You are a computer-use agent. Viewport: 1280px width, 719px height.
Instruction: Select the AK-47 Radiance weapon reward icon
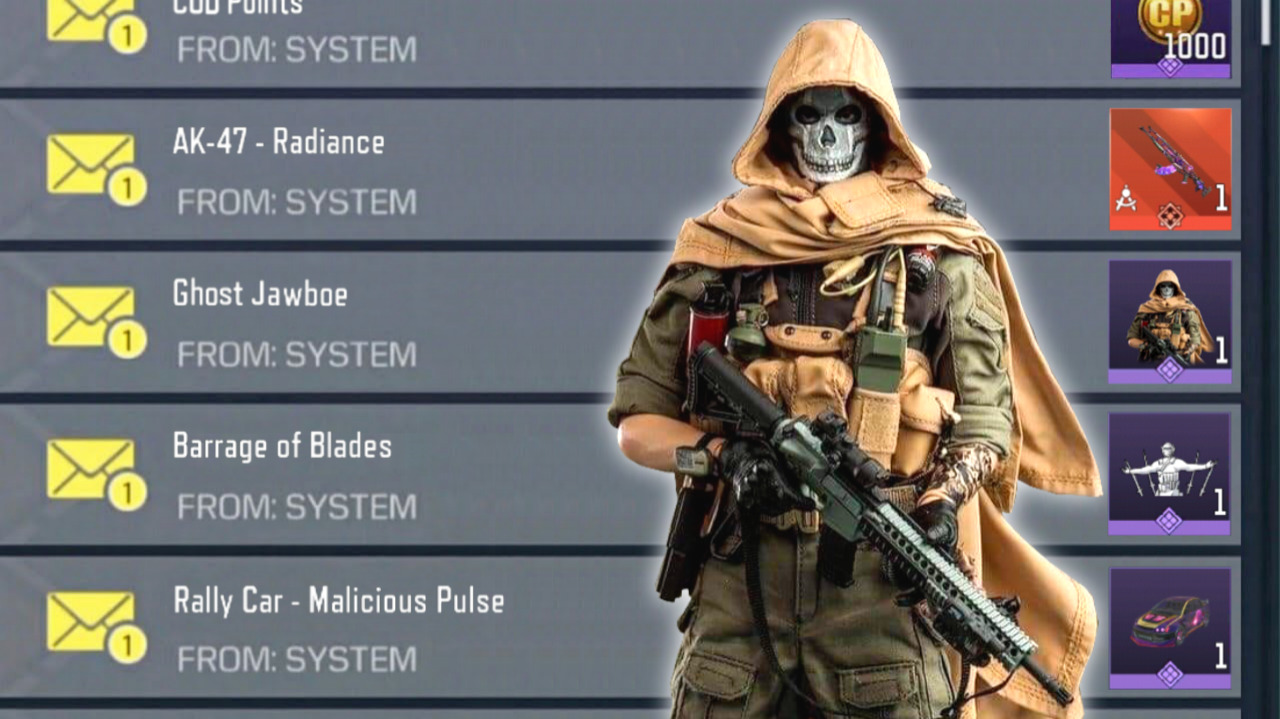[x=1170, y=170]
